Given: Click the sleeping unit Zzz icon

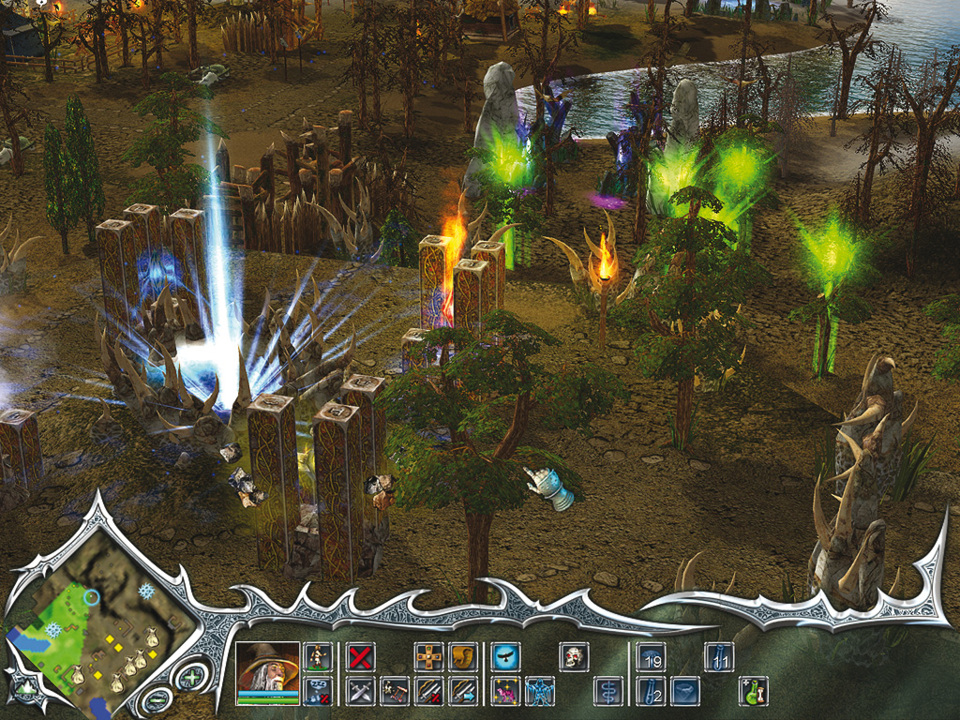Looking at the screenshot, I should 317,690.
